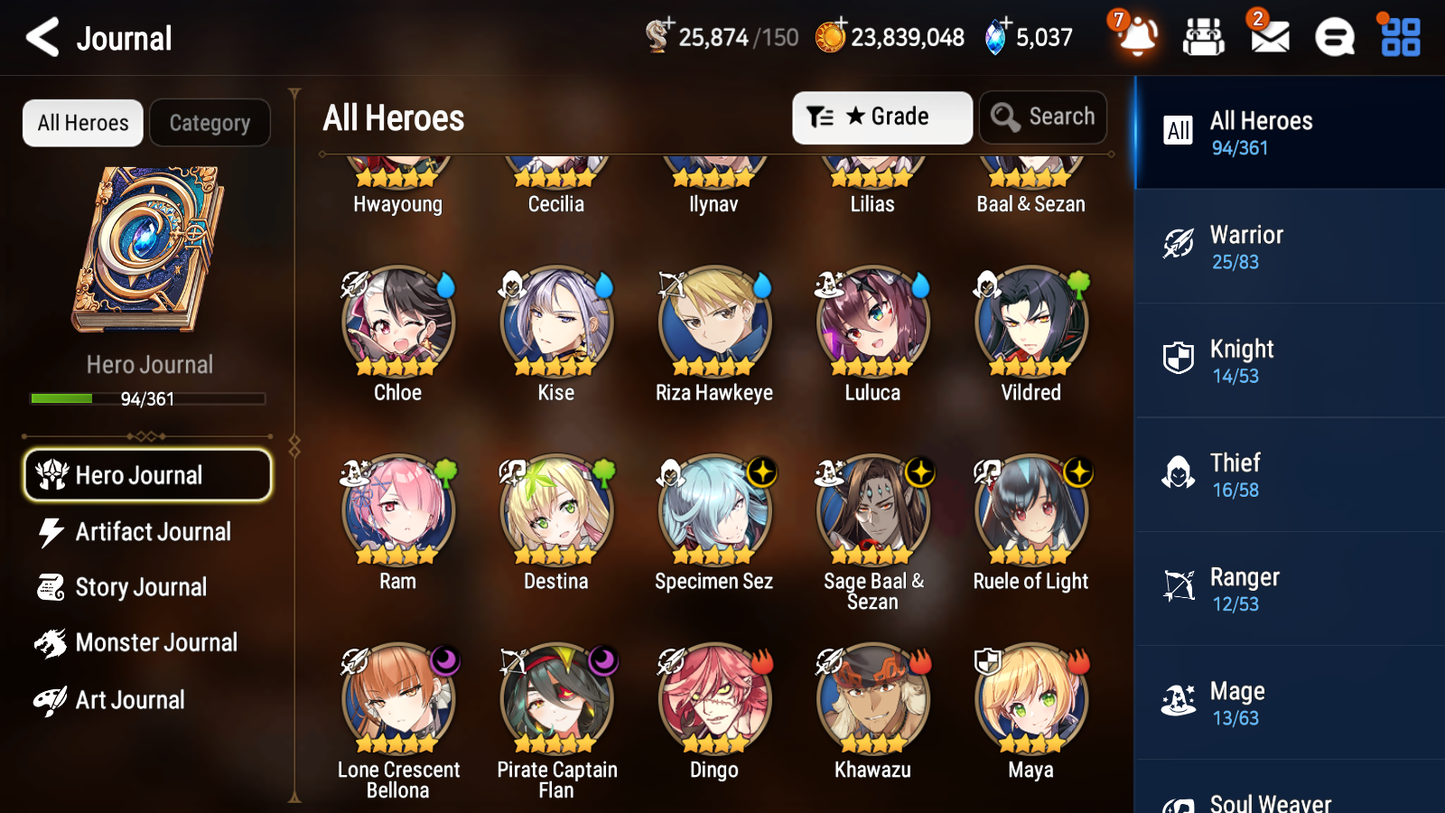Expand the Warrior class filter
Viewport: 1445px width, 813px height.
(x=1289, y=246)
